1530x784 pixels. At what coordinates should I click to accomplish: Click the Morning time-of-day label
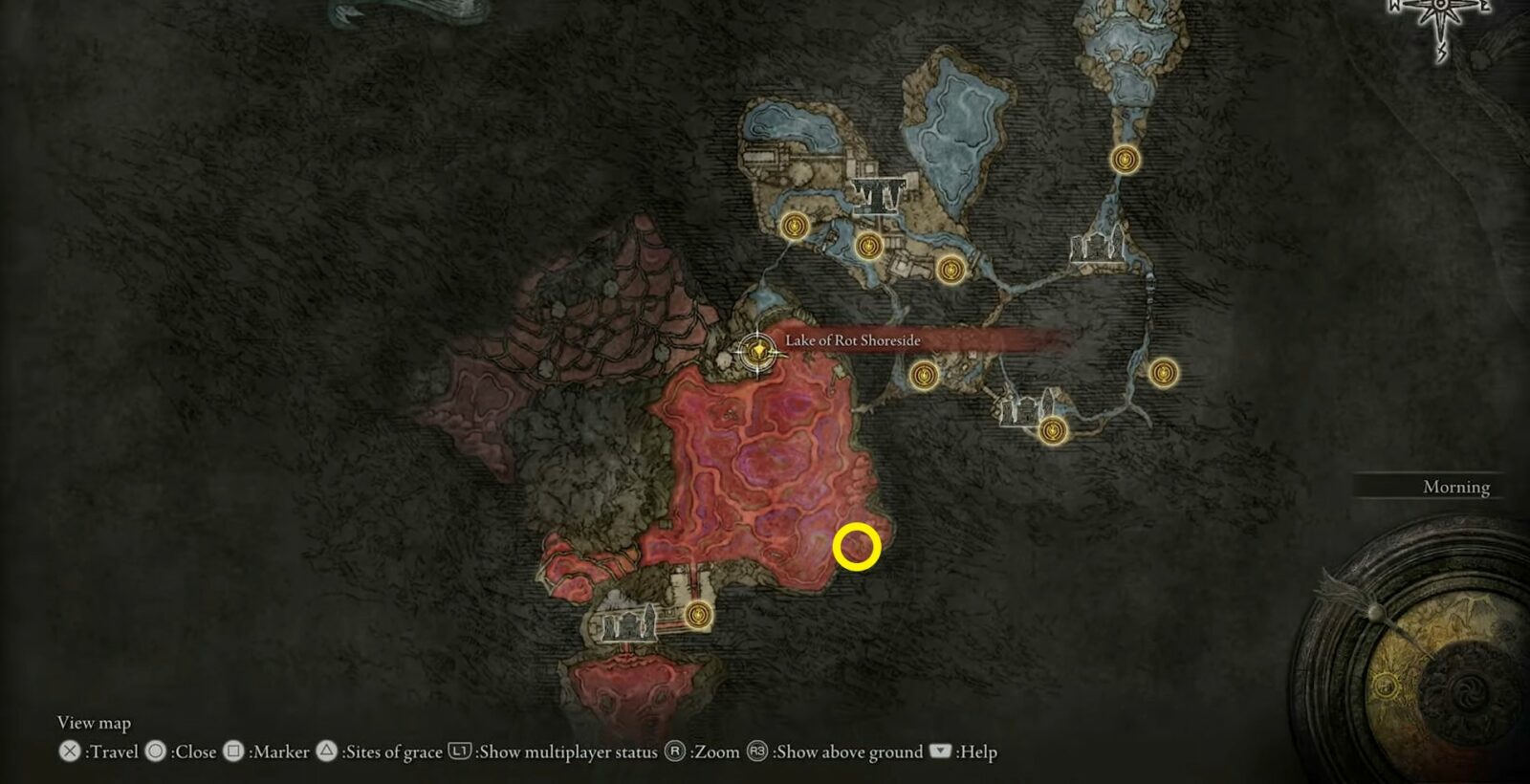click(1454, 487)
